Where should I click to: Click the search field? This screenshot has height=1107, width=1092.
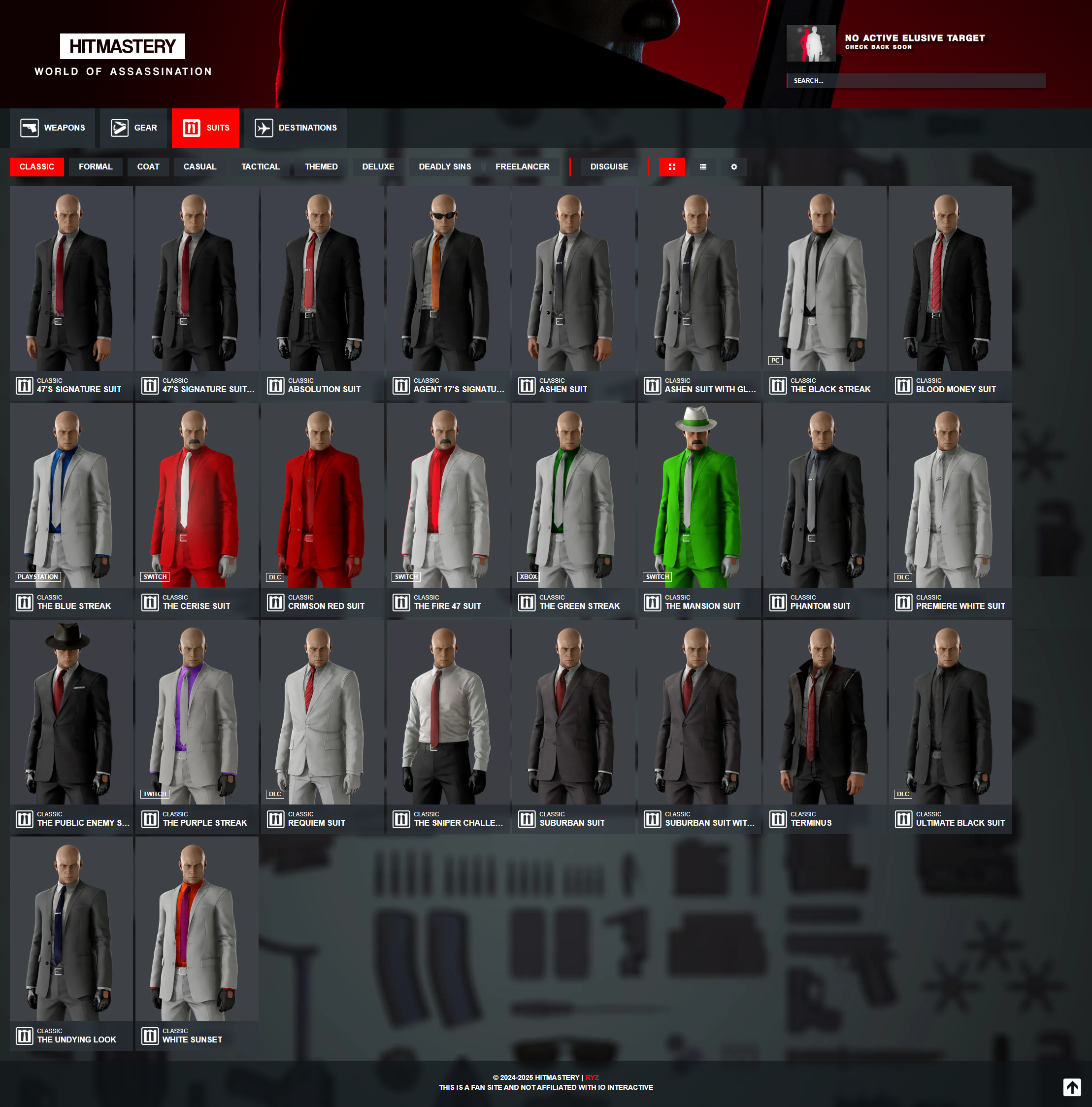tap(916, 81)
